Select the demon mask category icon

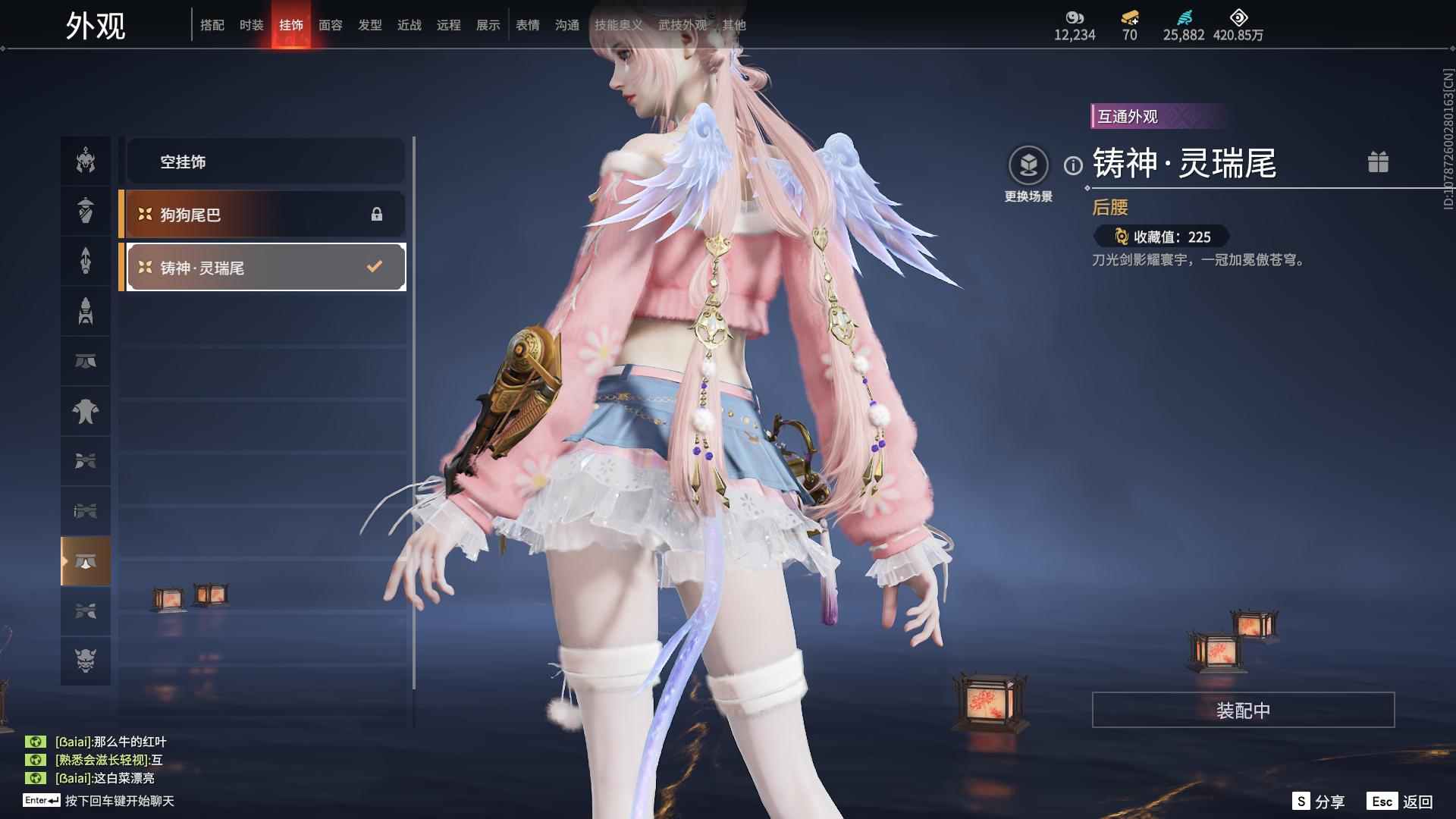(x=86, y=661)
